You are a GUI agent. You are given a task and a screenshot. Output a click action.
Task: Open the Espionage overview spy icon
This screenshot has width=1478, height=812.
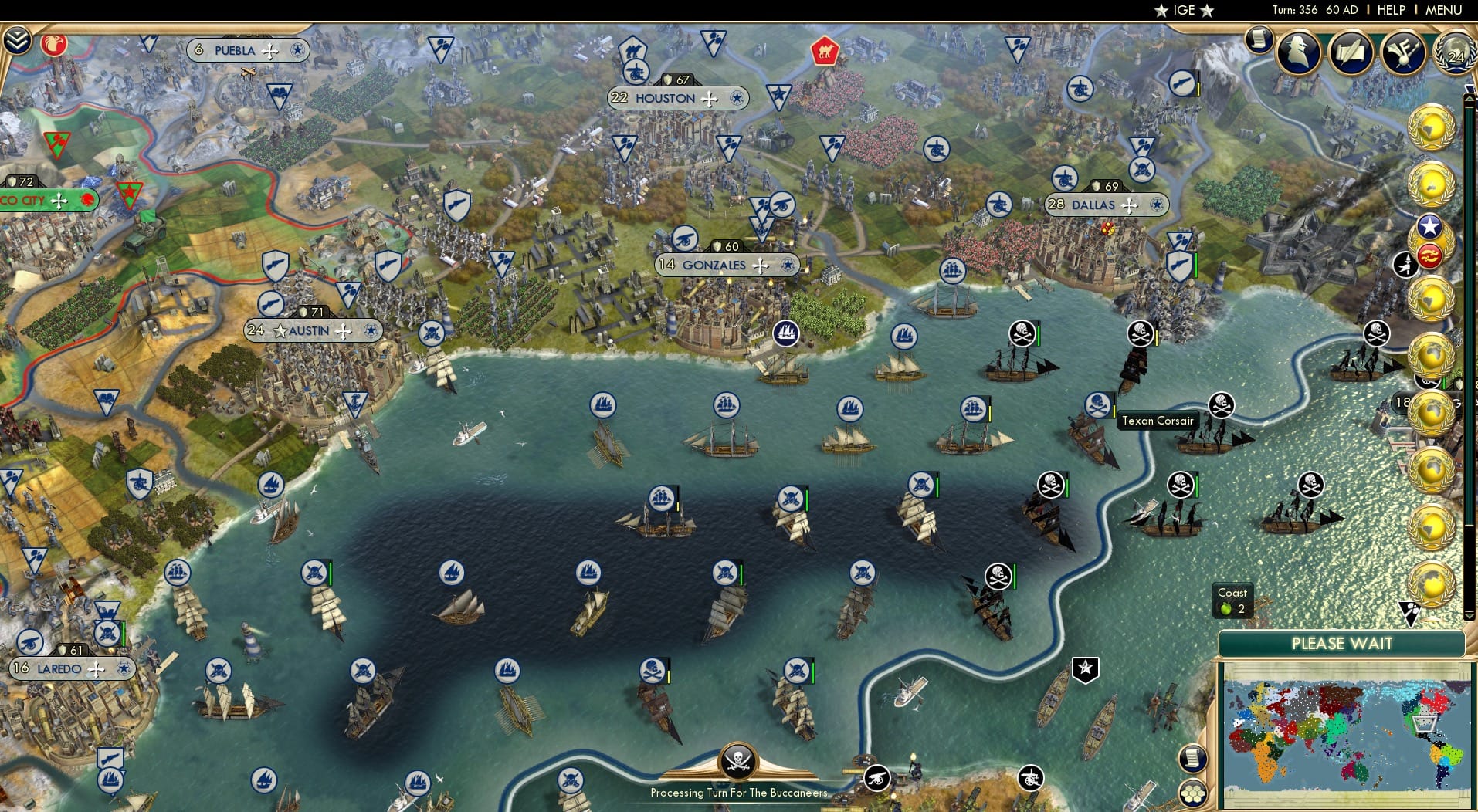[x=1297, y=54]
